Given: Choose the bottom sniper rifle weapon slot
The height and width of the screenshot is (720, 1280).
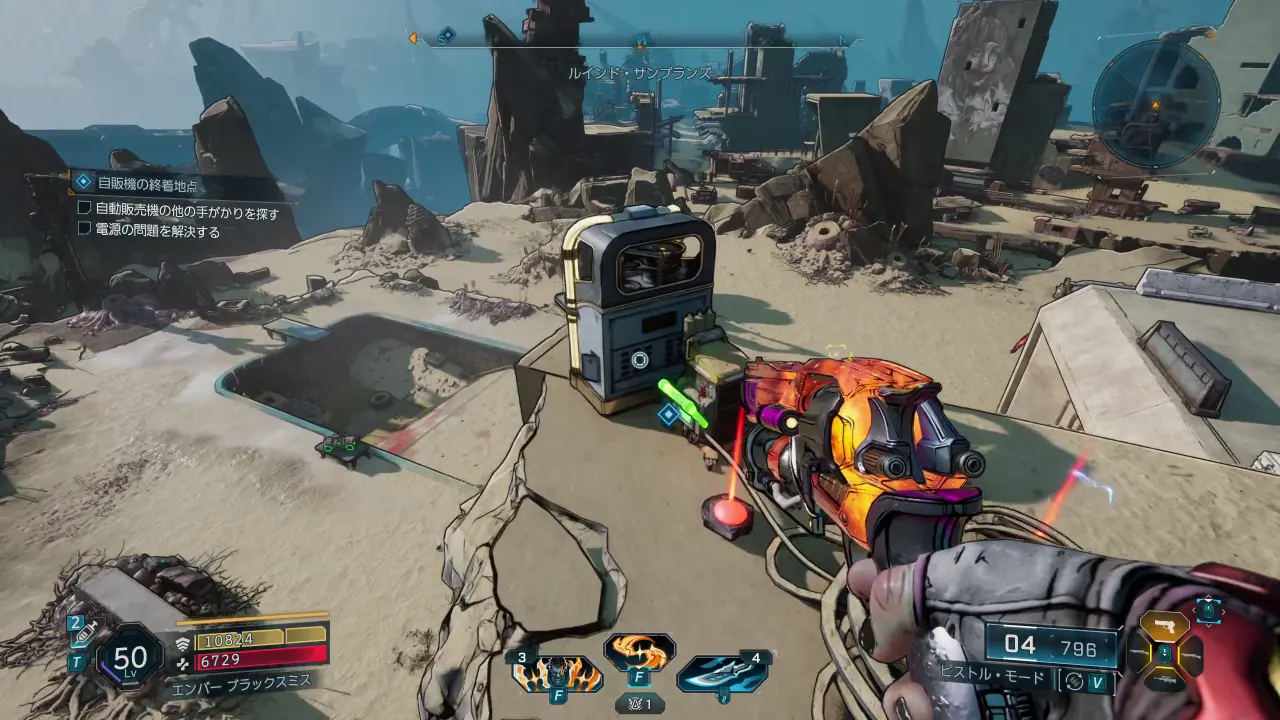Looking at the screenshot, I should pyautogui.click(x=1164, y=681).
